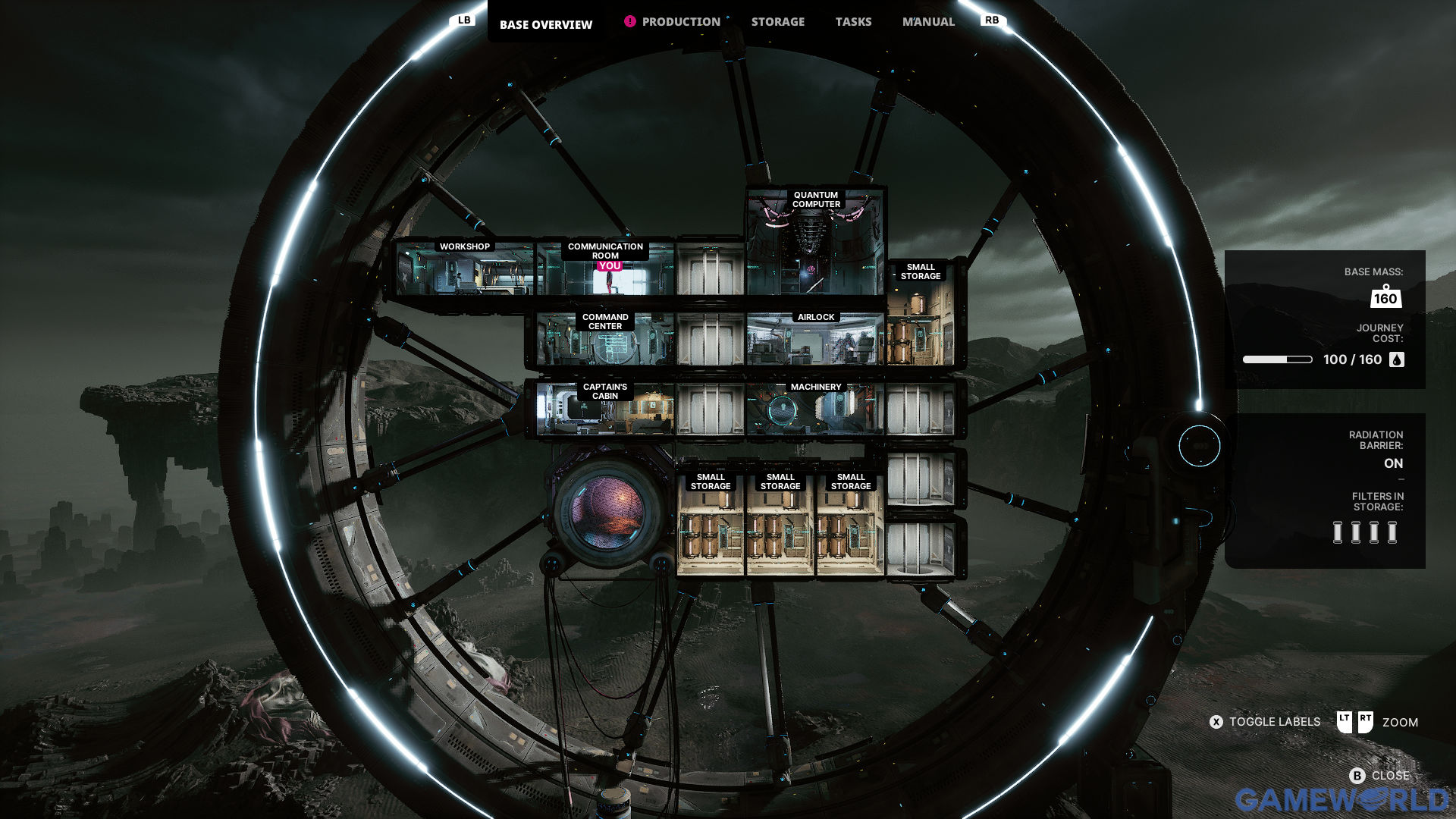Click the Toggle Labels option
The width and height of the screenshot is (1456, 819).
pos(1265,722)
